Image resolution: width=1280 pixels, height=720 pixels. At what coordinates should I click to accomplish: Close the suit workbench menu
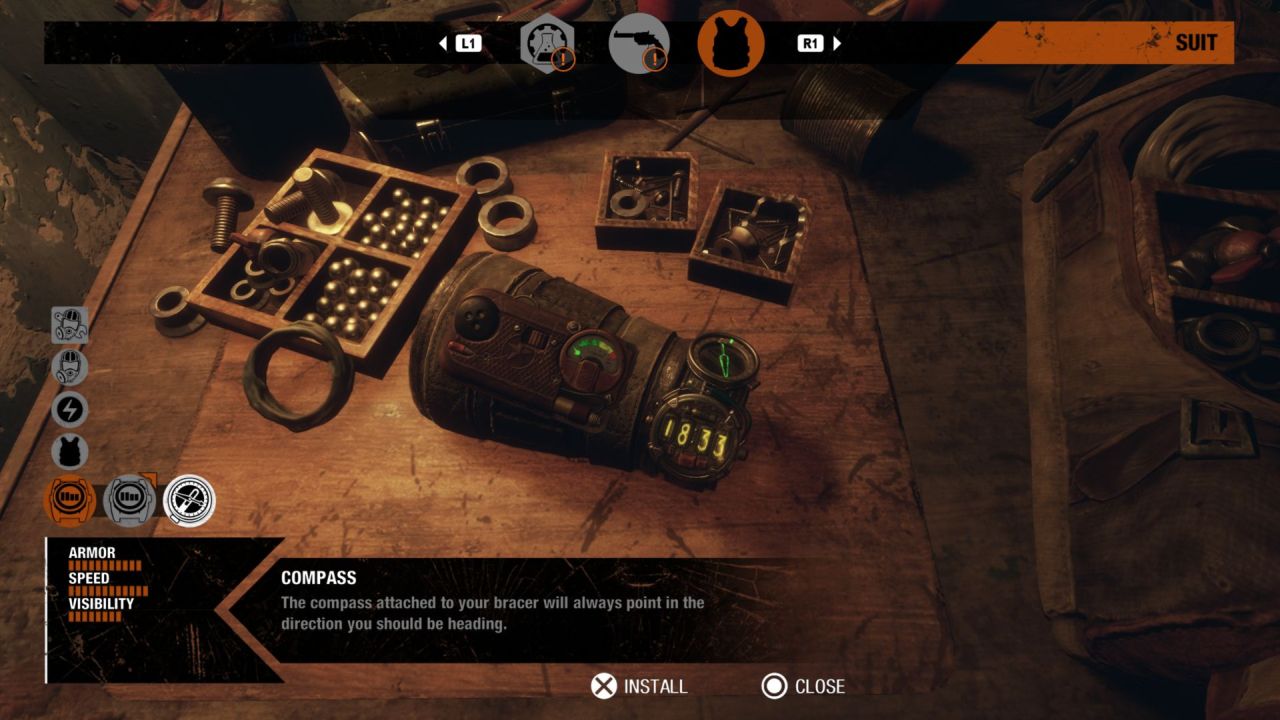coord(803,686)
